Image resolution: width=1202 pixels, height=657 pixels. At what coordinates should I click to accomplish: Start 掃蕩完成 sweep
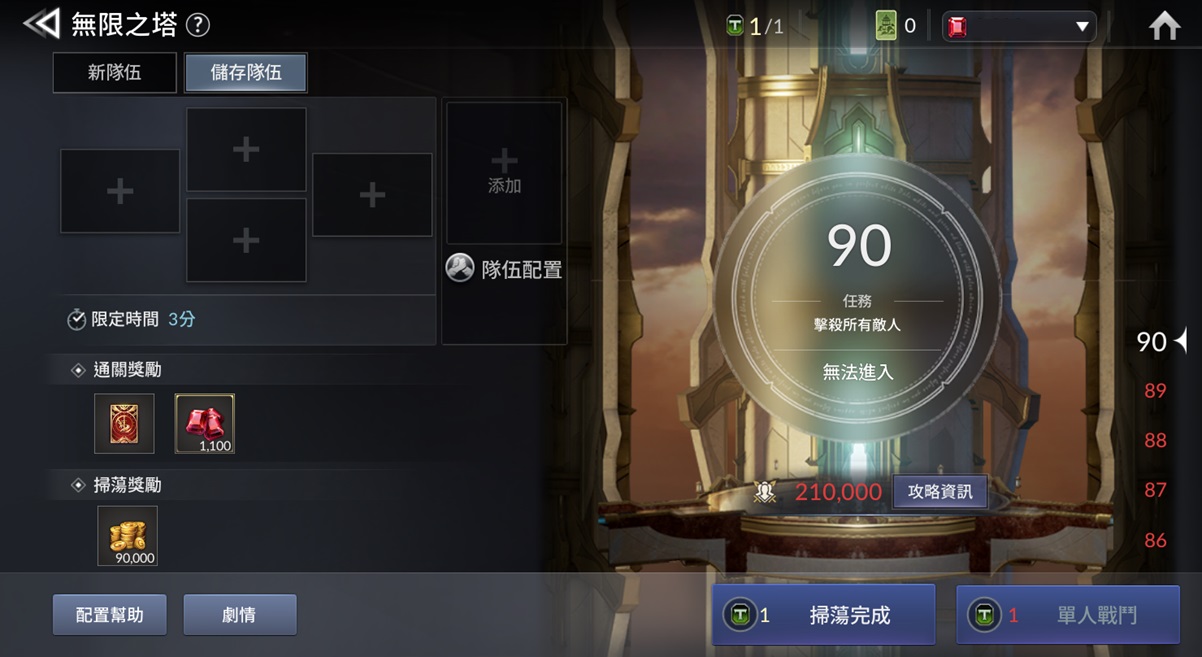point(823,615)
